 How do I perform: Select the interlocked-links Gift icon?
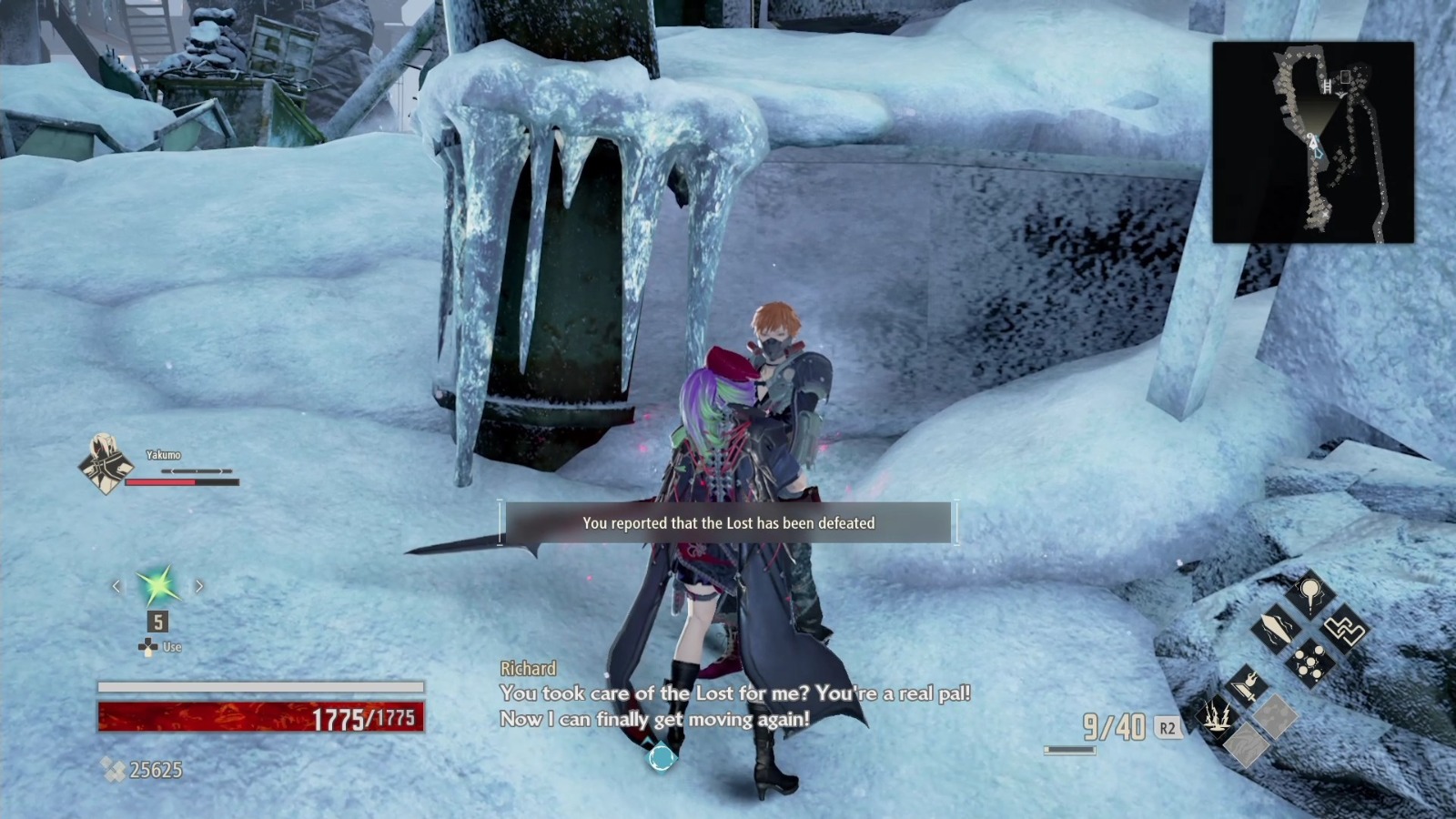coord(1345,628)
